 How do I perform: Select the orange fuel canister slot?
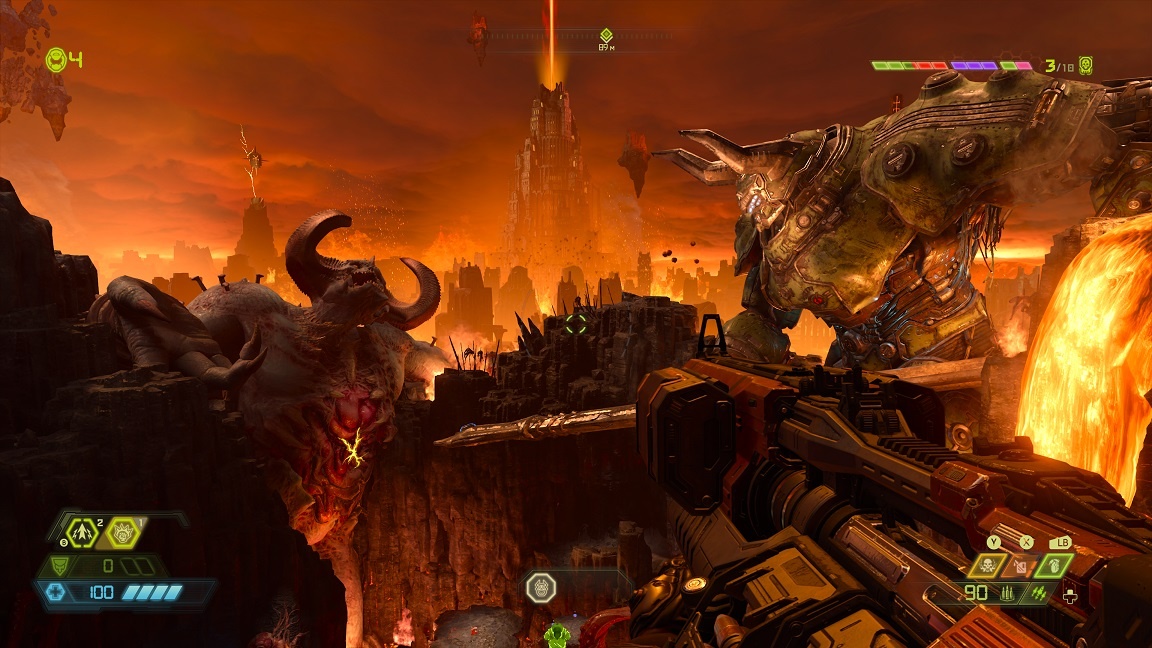(1019, 567)
